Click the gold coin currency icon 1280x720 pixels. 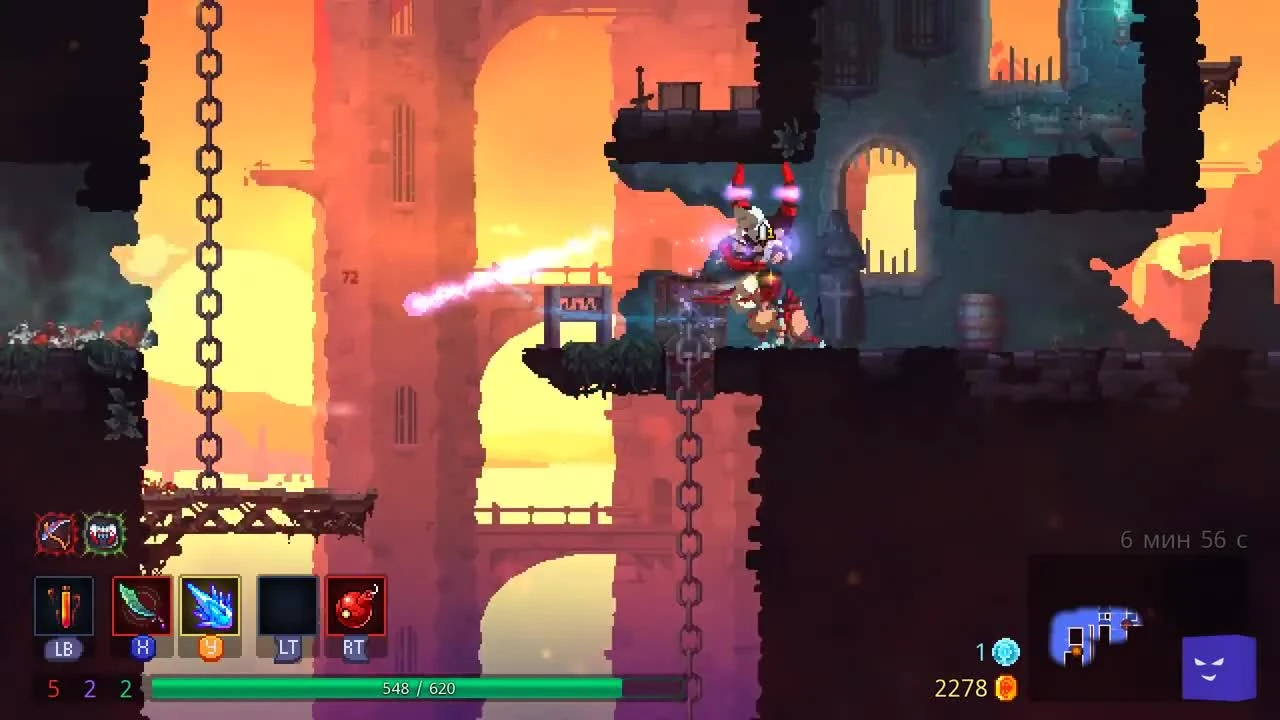1004,688
